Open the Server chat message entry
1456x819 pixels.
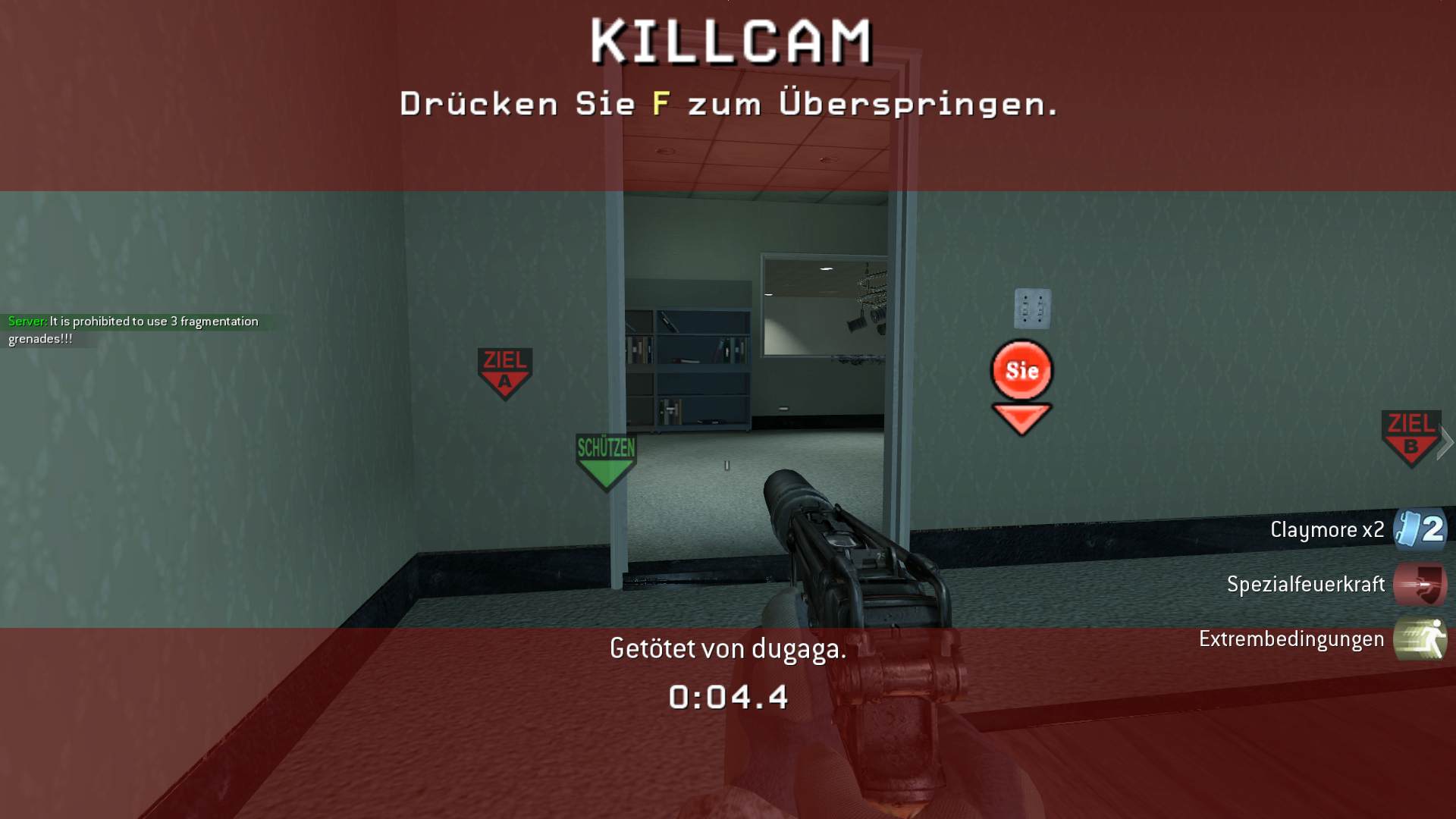tap(133, 328)
